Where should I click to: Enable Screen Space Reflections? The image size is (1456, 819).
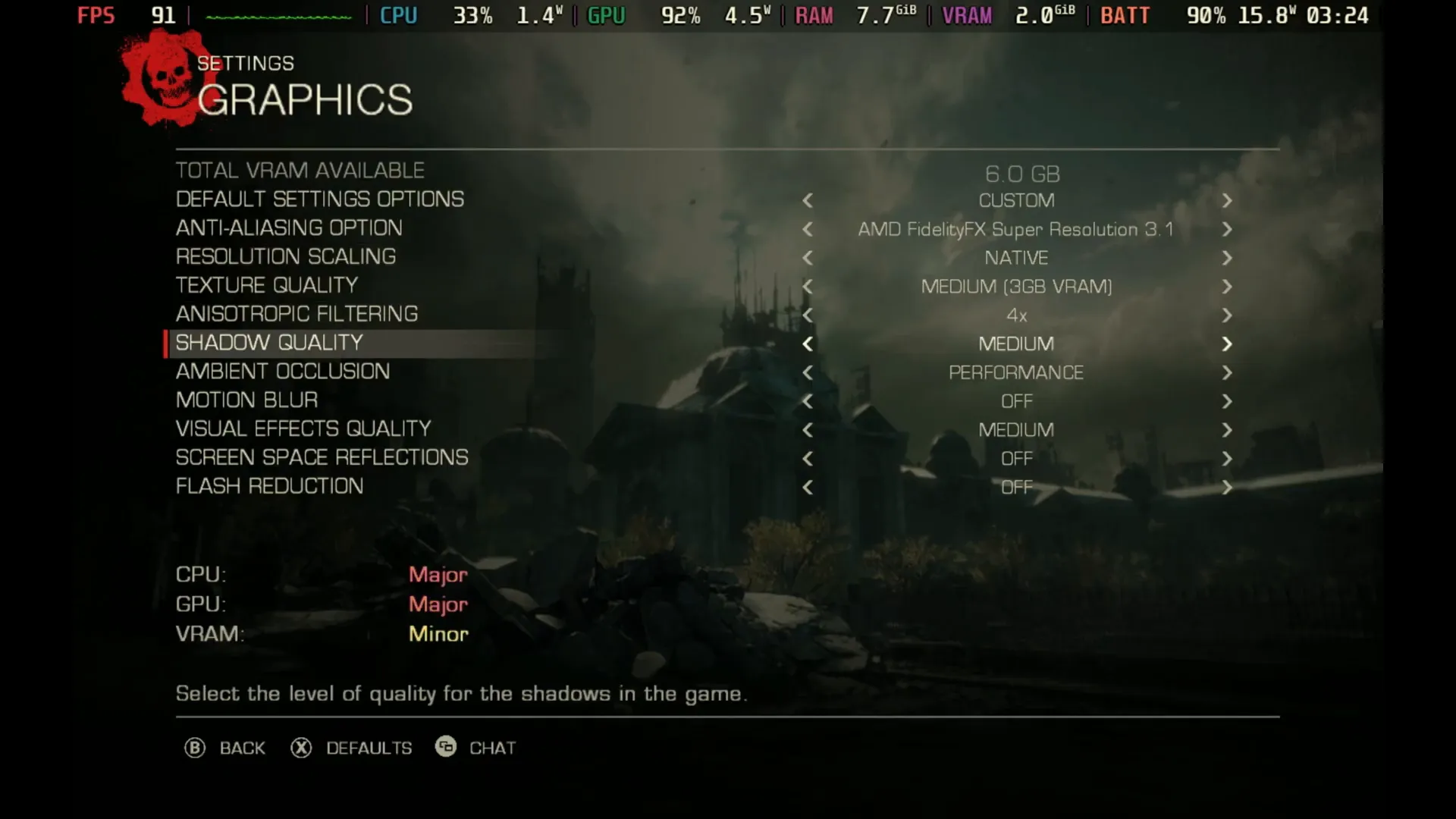click(x=1227, y=458)
